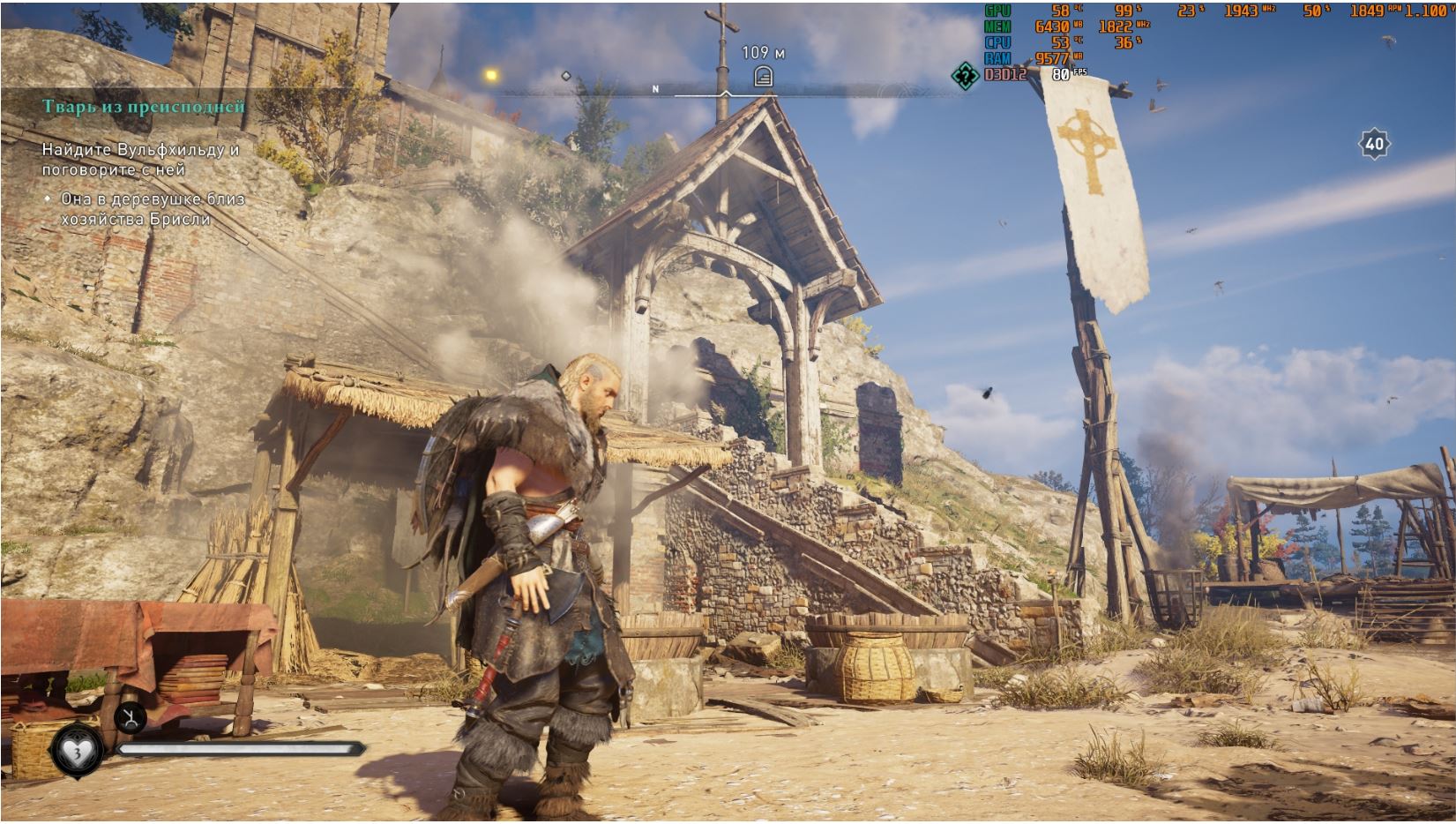Open the tracked quest "Тварь из преисподней"

[144, 107]
